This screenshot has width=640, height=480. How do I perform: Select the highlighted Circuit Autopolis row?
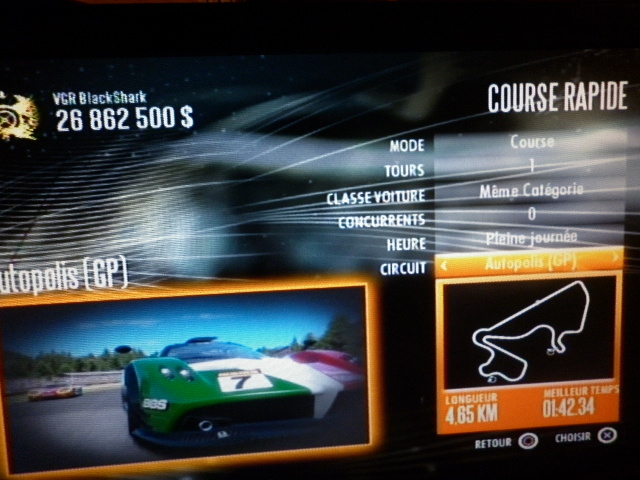(x=531, y=263)
